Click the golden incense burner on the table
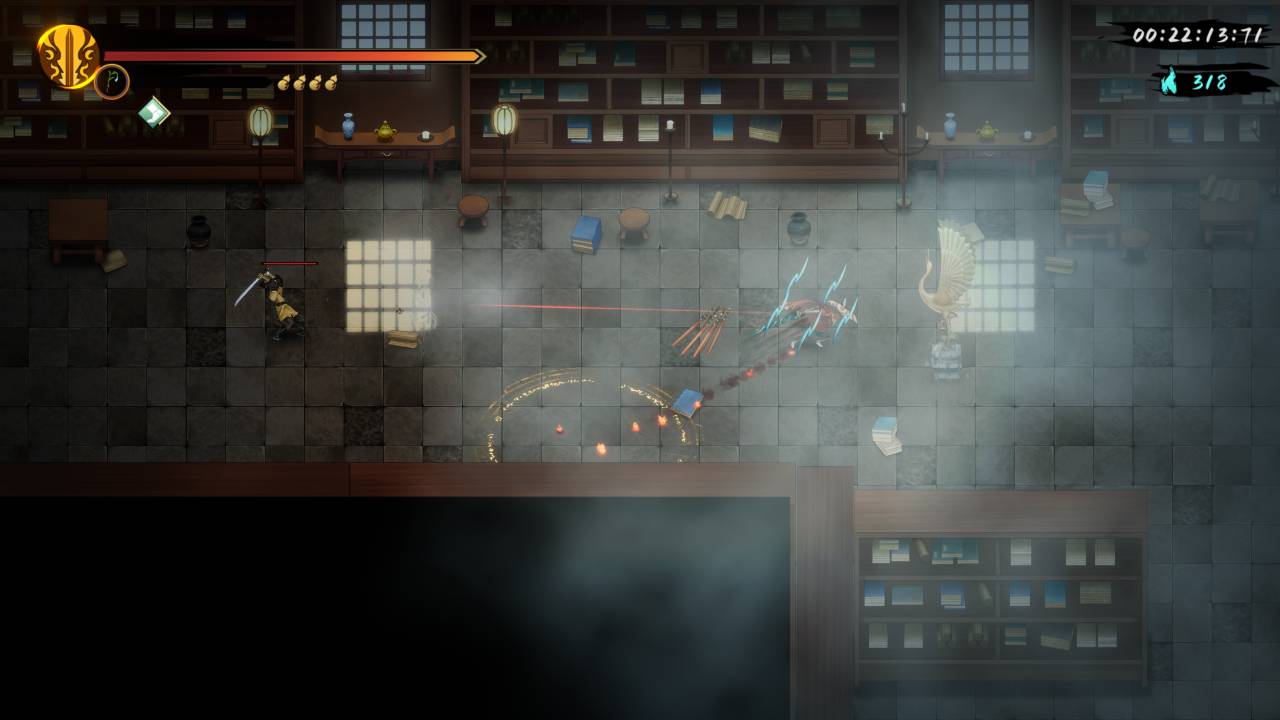The image size is (1280, 720). pos(385,132)
